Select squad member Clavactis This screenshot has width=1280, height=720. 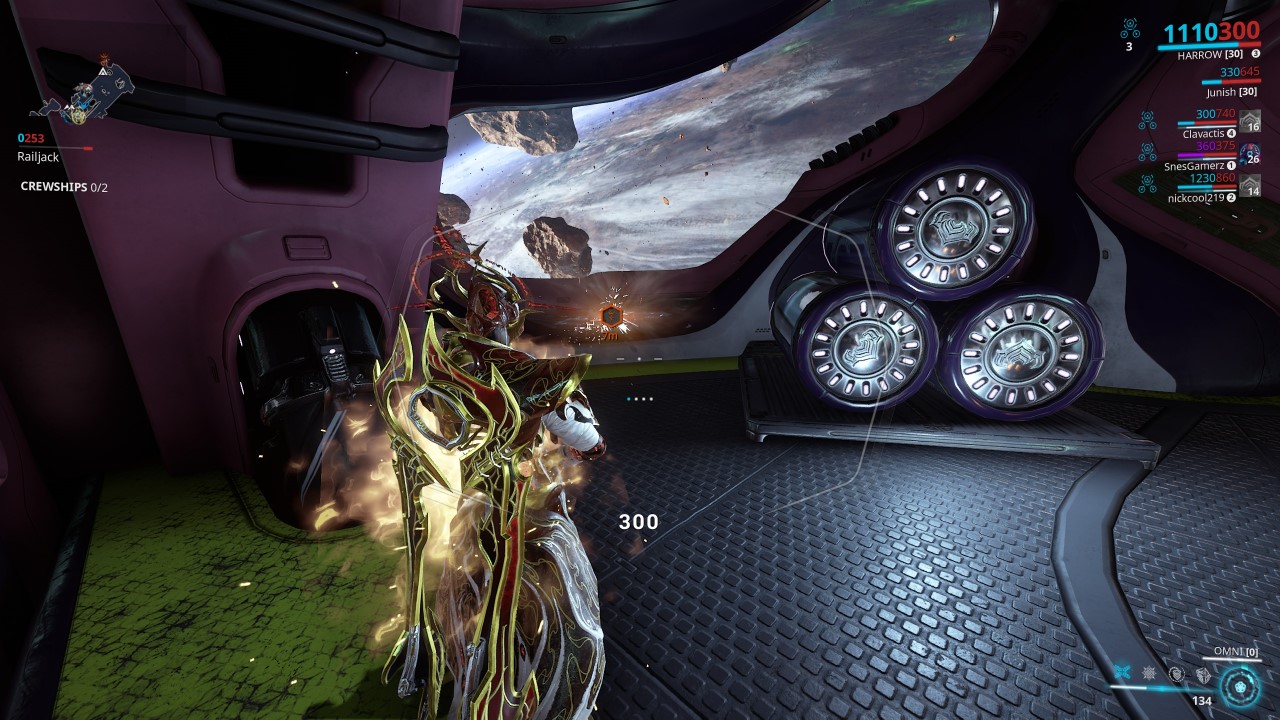point(1204,133)
